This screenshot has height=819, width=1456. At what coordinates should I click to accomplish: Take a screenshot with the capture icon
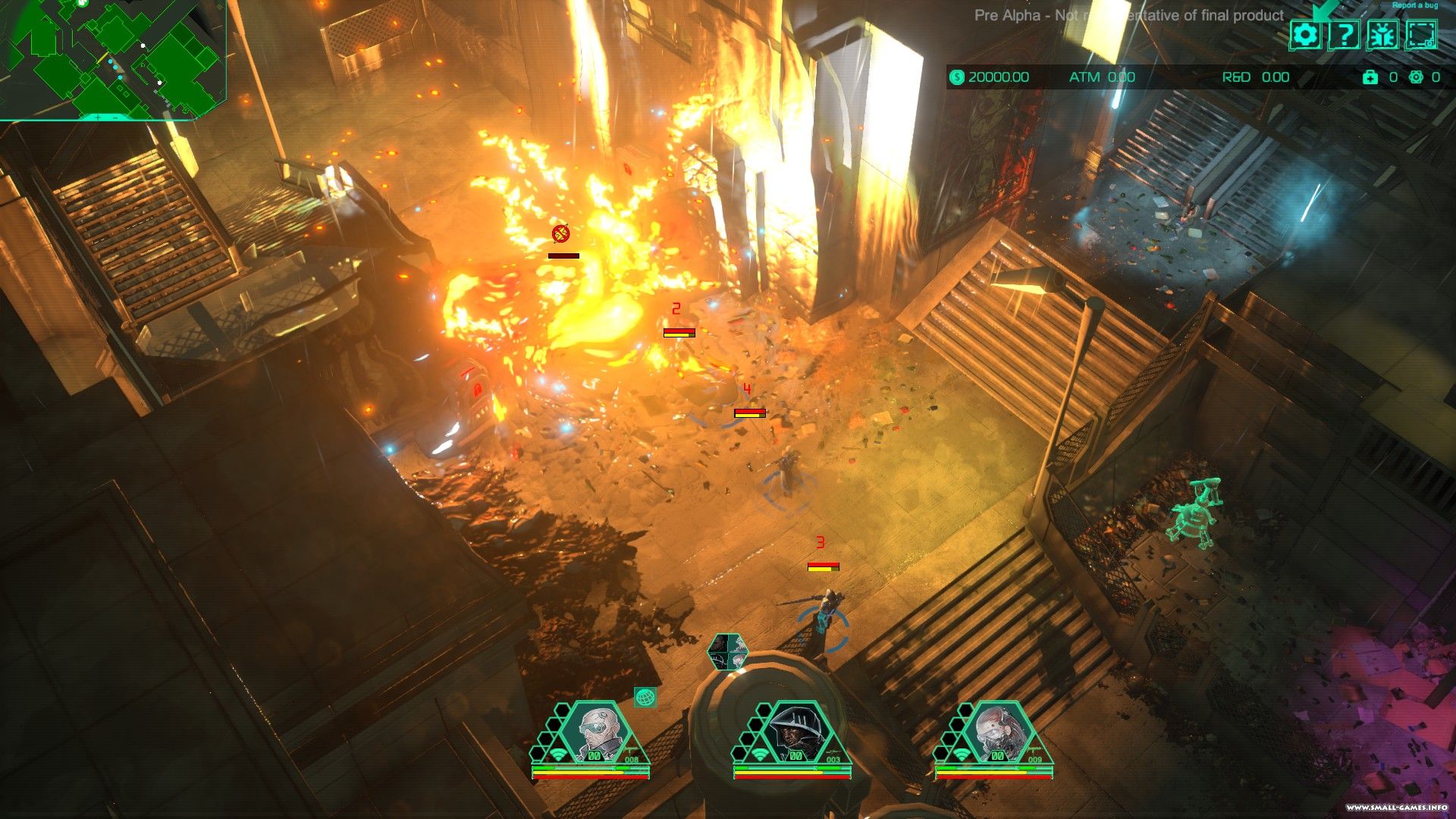[1420, 35]
